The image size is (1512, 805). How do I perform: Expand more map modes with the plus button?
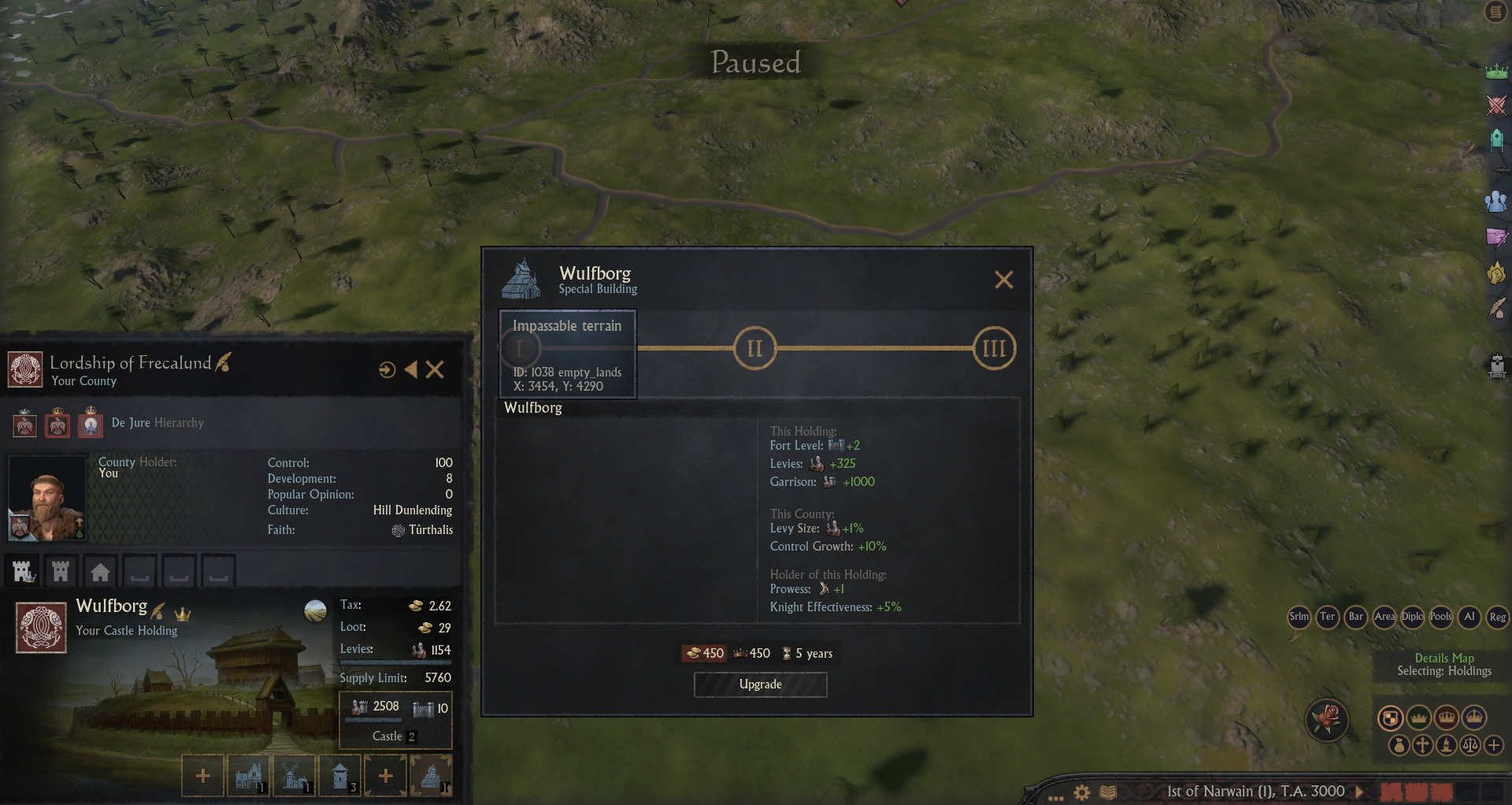click(x=1494, y=744)
